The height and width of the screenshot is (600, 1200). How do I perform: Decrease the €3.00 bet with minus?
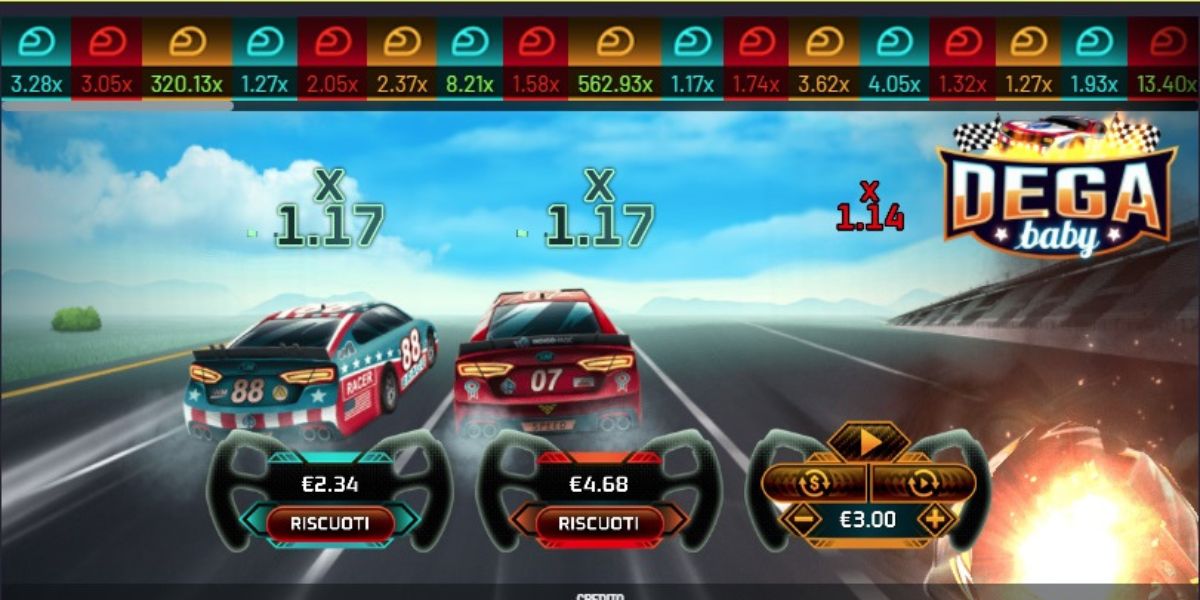[801, 520]
